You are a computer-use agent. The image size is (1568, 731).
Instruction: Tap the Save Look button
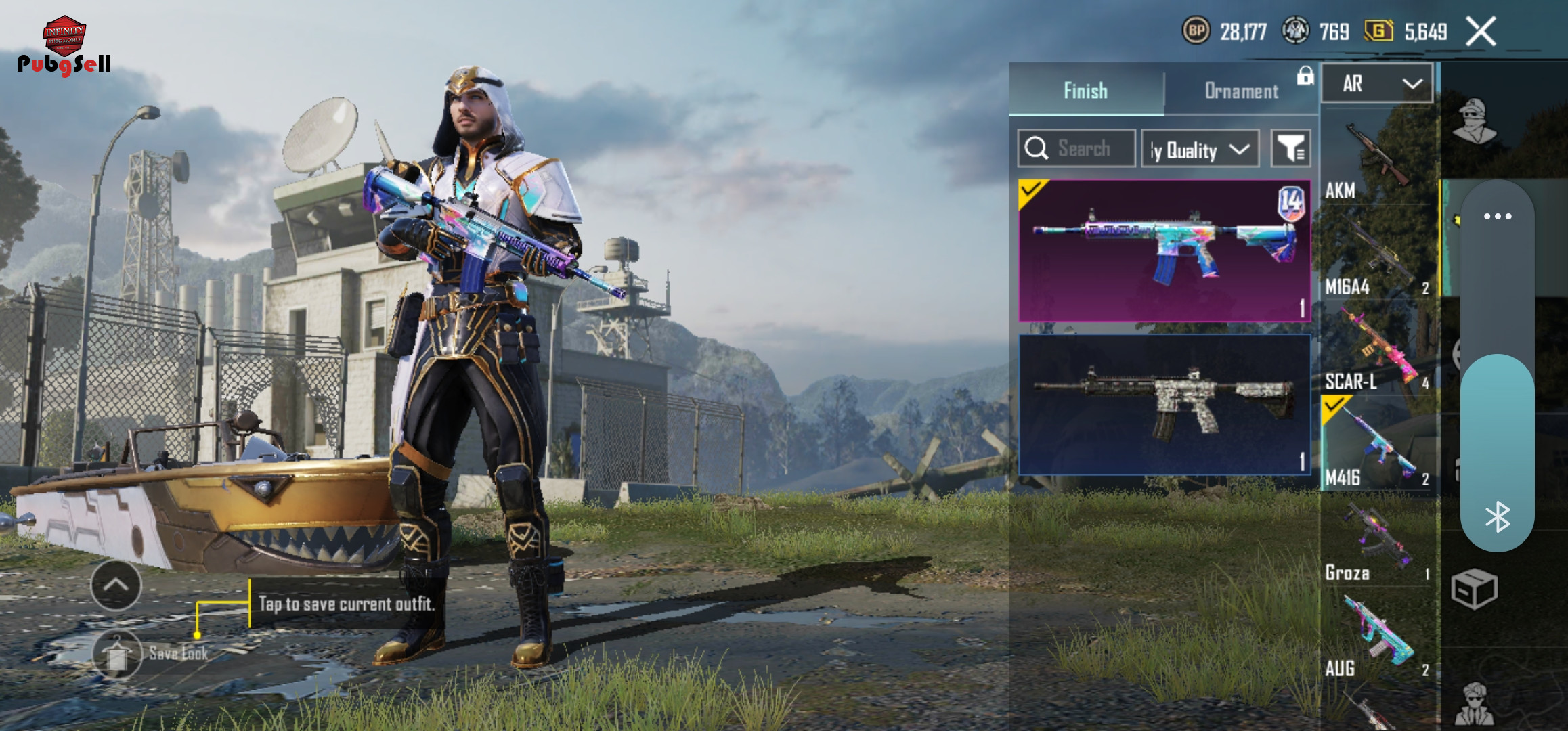tap(118, 654)
